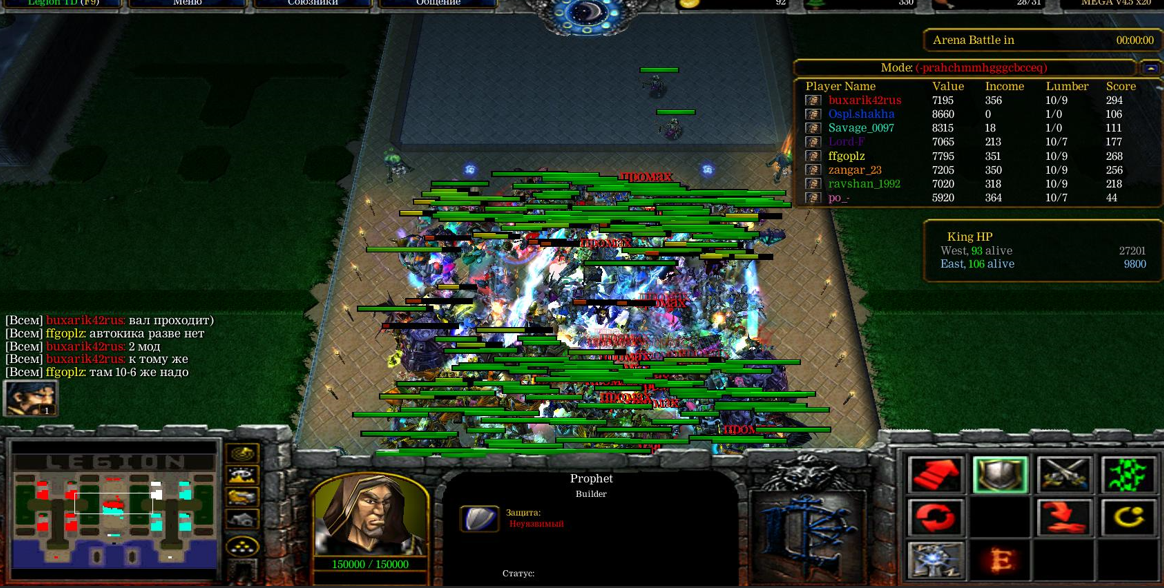Activate the yellow circular arrow command
The image size is (1164, 588).
click(x=1128, y=518)
